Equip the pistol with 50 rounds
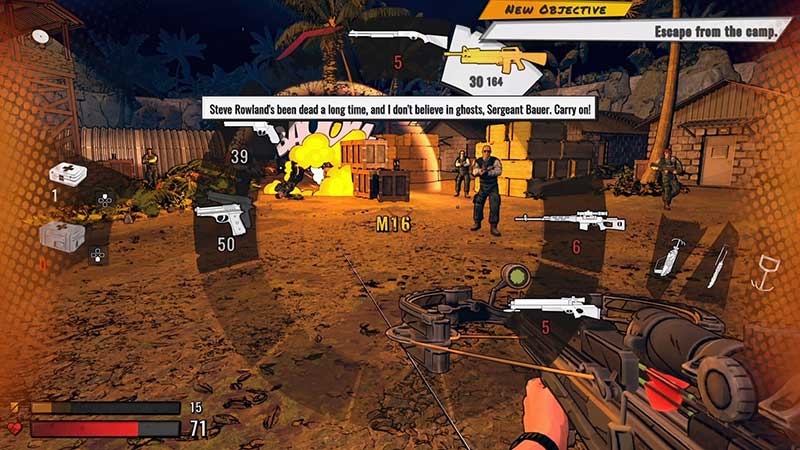The image size is (800, 450). 220,215
